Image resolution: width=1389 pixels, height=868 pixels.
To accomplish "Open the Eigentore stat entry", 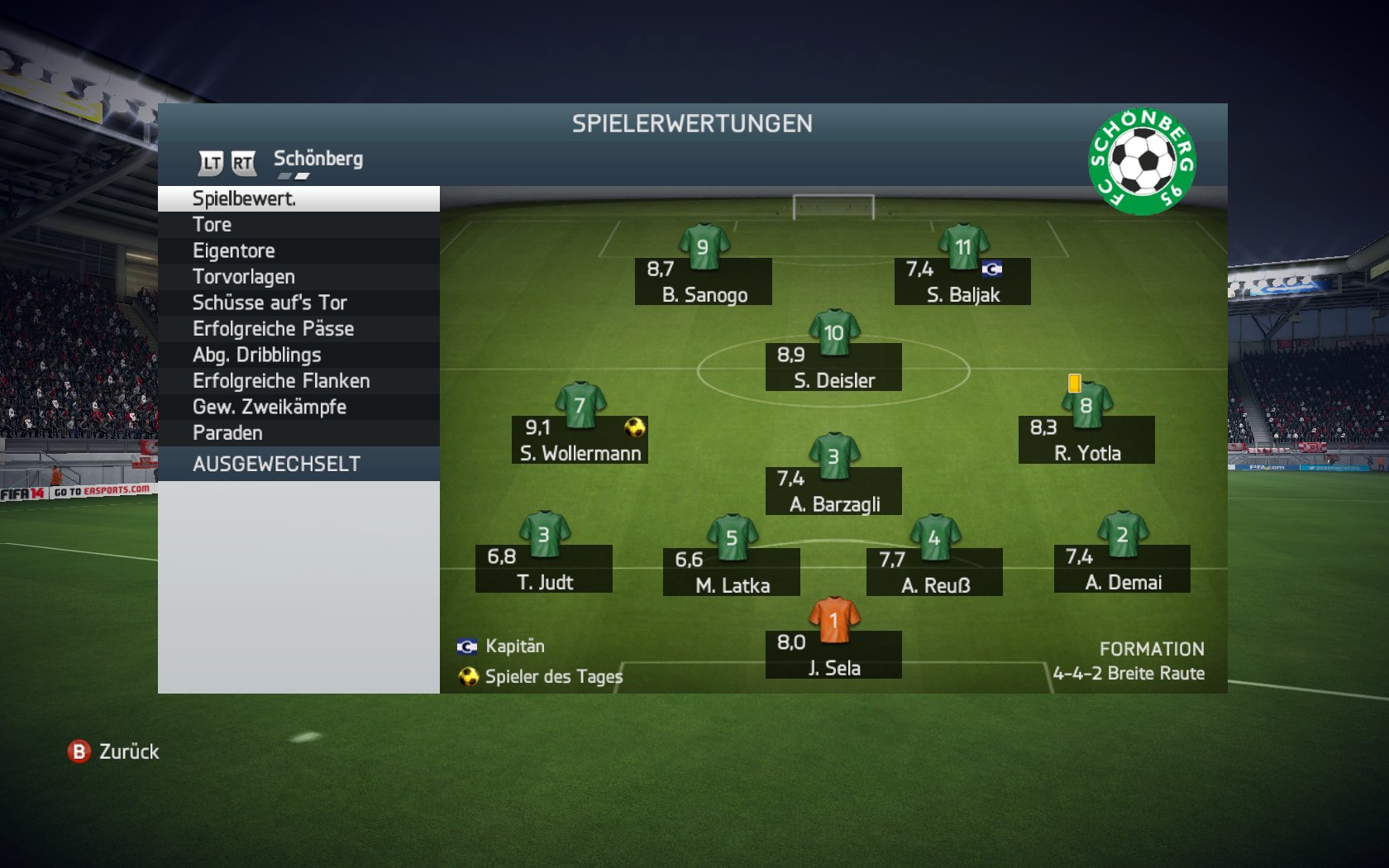I will coord(298,250).
